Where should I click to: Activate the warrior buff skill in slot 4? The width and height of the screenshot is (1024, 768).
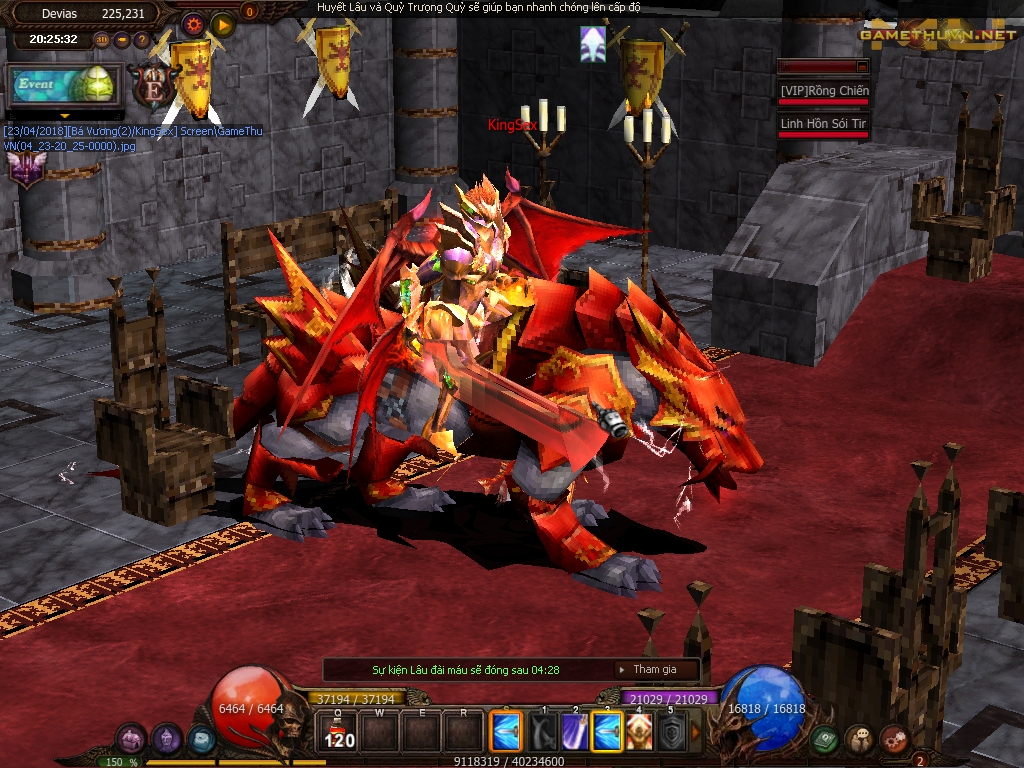[x=639, y=732]
